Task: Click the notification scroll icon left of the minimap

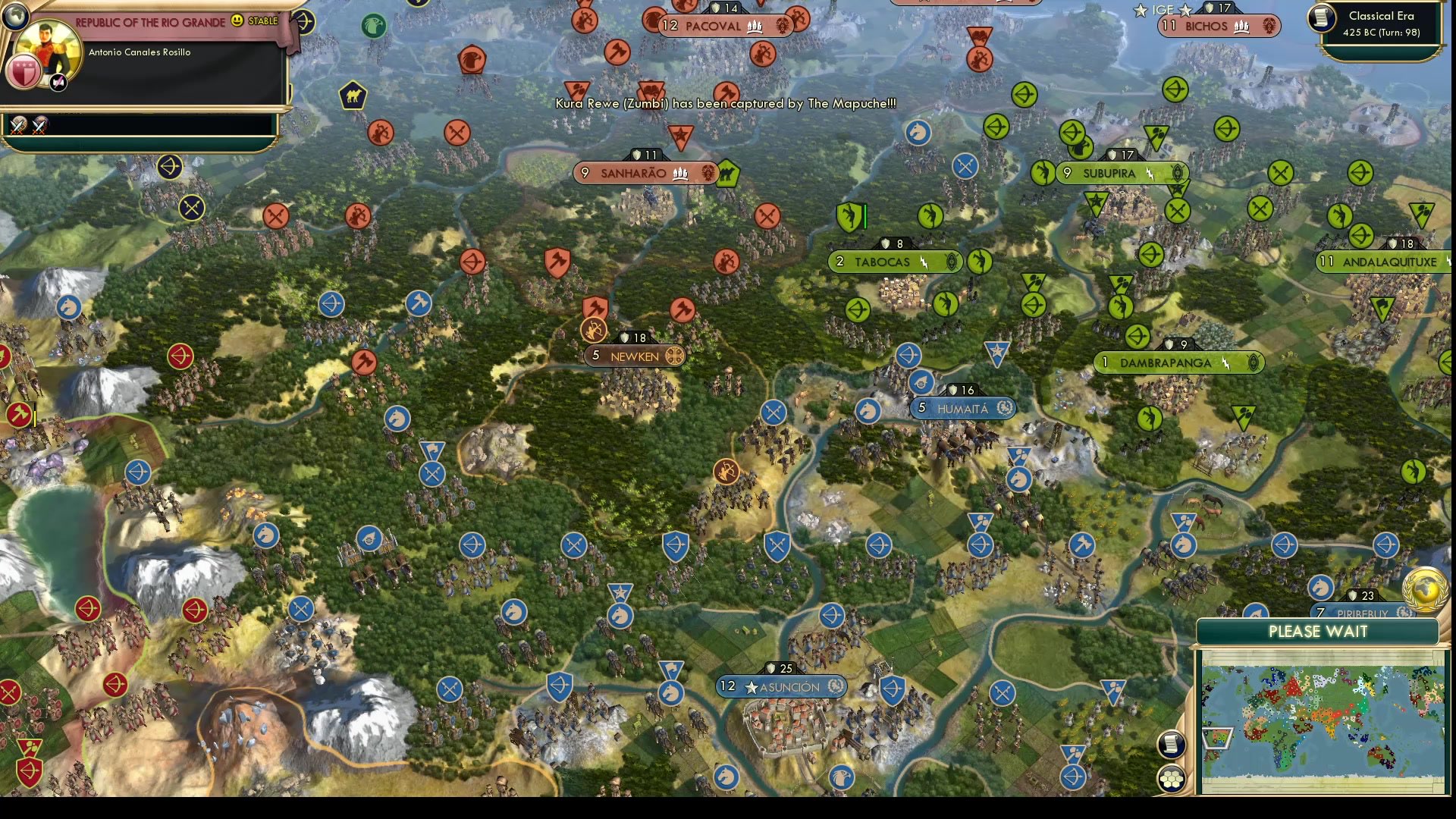Action: click(1171, 745)
